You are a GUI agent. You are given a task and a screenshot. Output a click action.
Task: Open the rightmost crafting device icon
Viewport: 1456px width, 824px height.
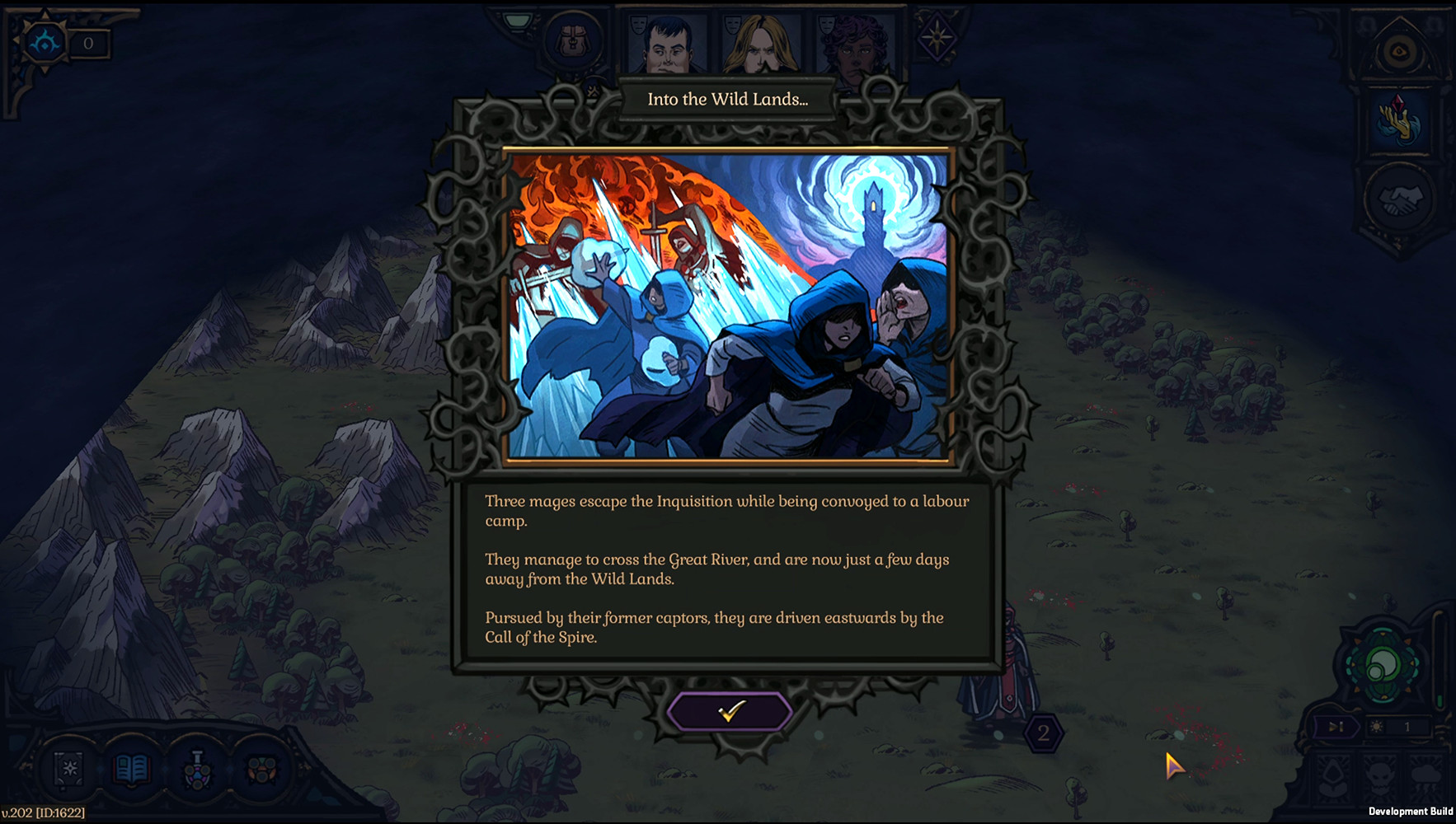(261, 767)
